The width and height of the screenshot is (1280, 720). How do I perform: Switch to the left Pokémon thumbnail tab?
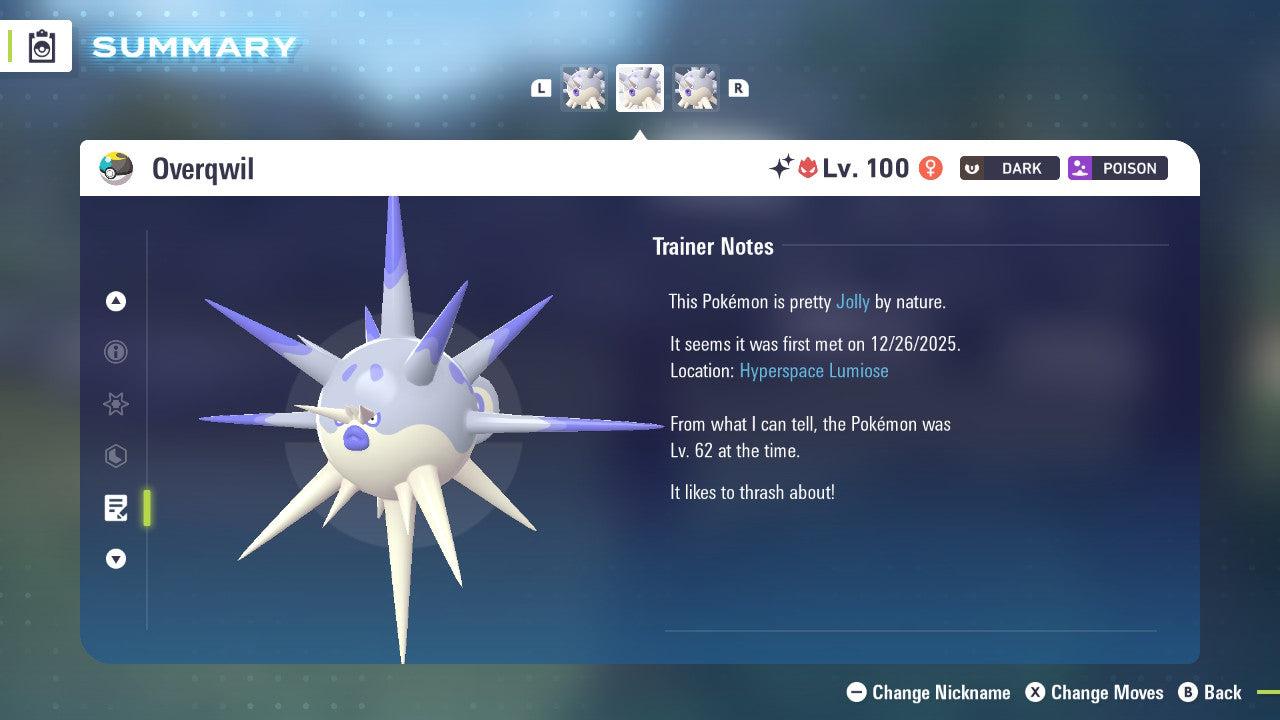click(585, 88)
